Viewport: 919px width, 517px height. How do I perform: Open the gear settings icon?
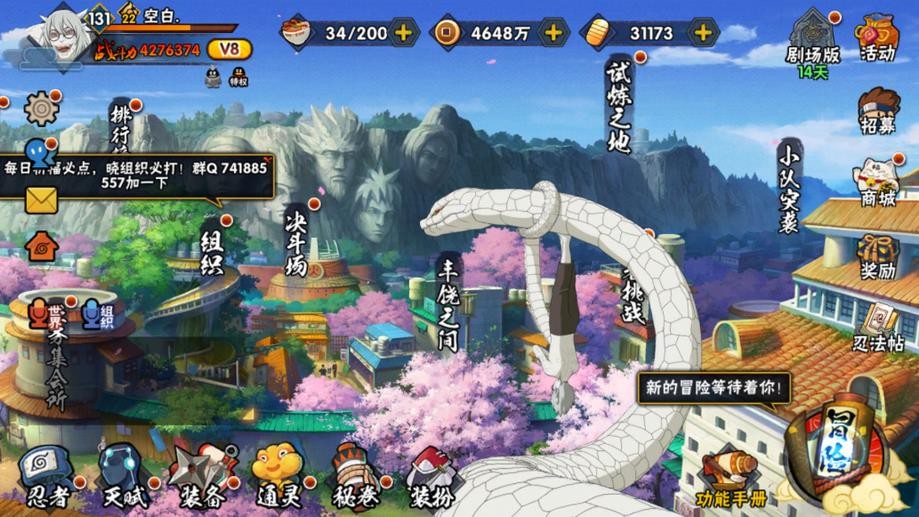pos(41,107)
